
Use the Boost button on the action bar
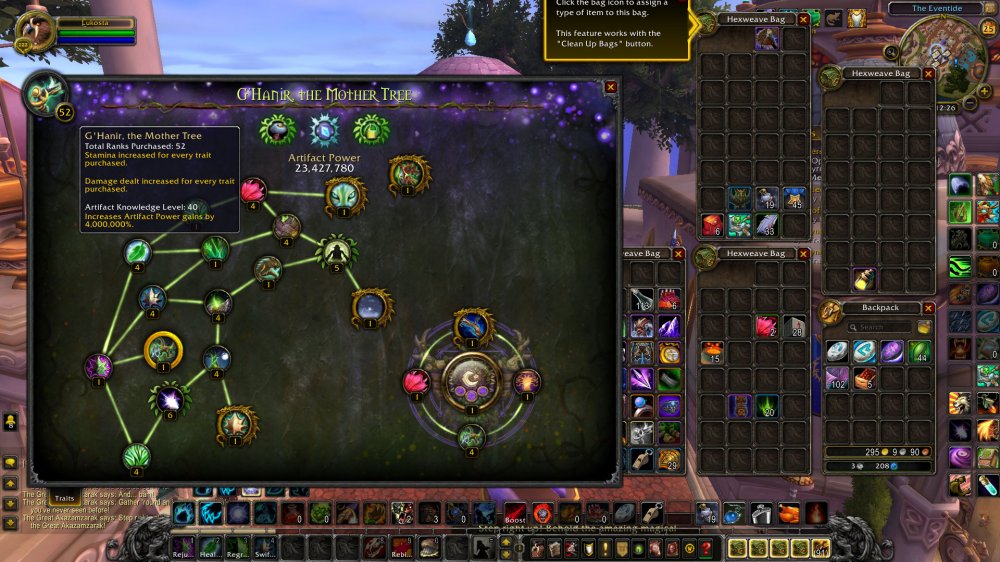[515, 514]
